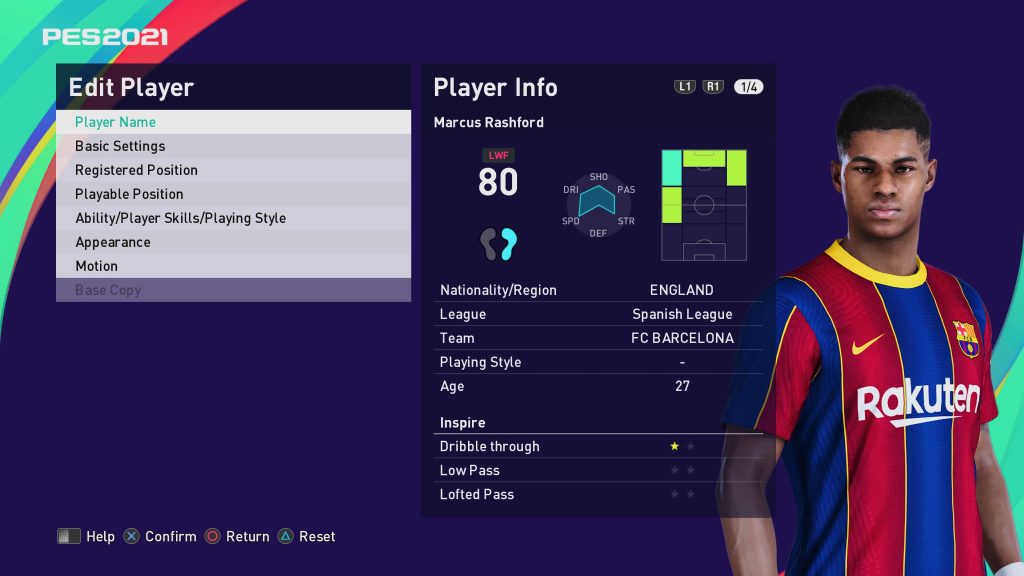Select the Dribble through inspire row

pyautogui.click(x=597, y=446)
